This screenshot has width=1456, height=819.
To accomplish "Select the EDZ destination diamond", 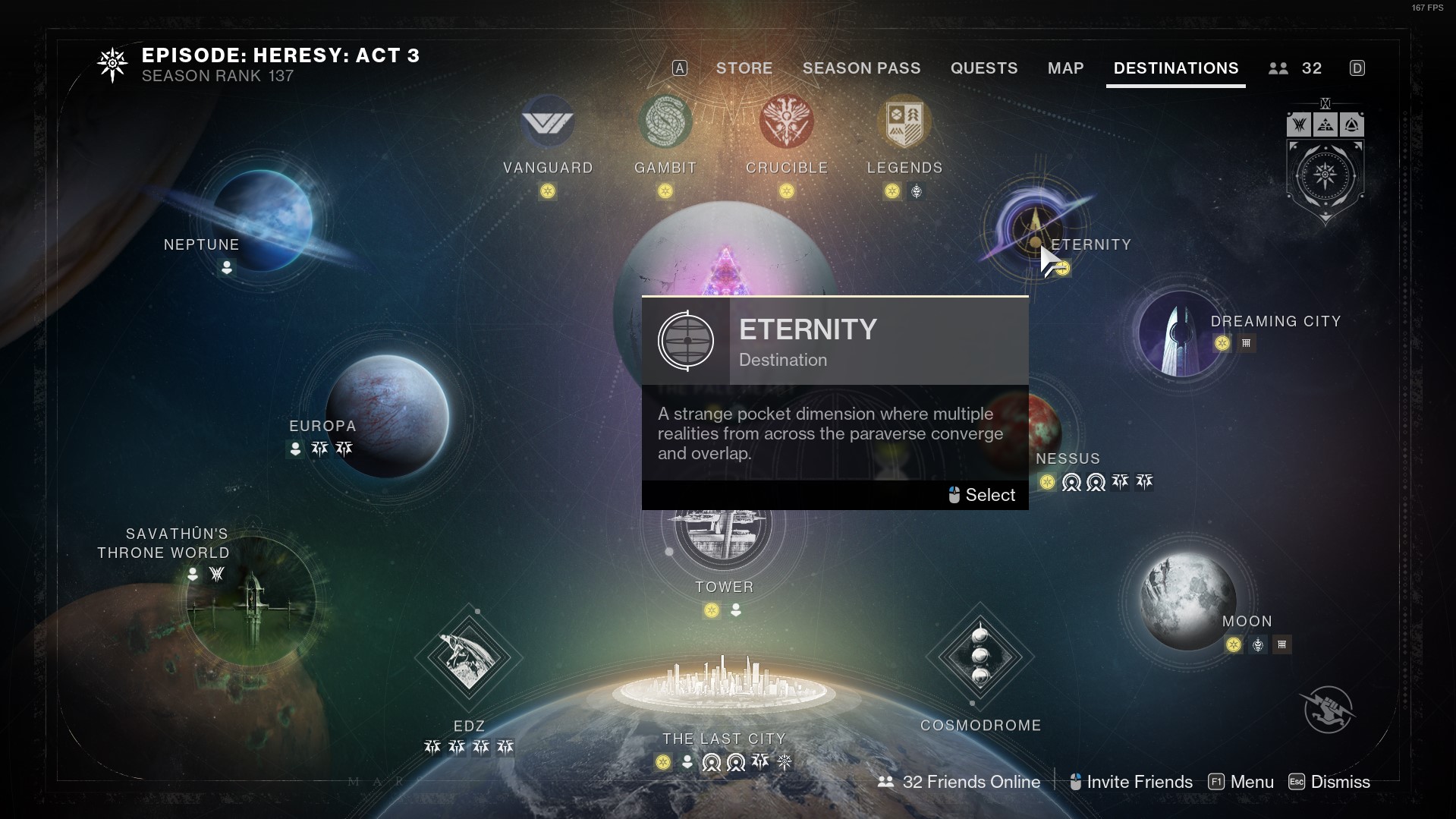I will 468,657.
